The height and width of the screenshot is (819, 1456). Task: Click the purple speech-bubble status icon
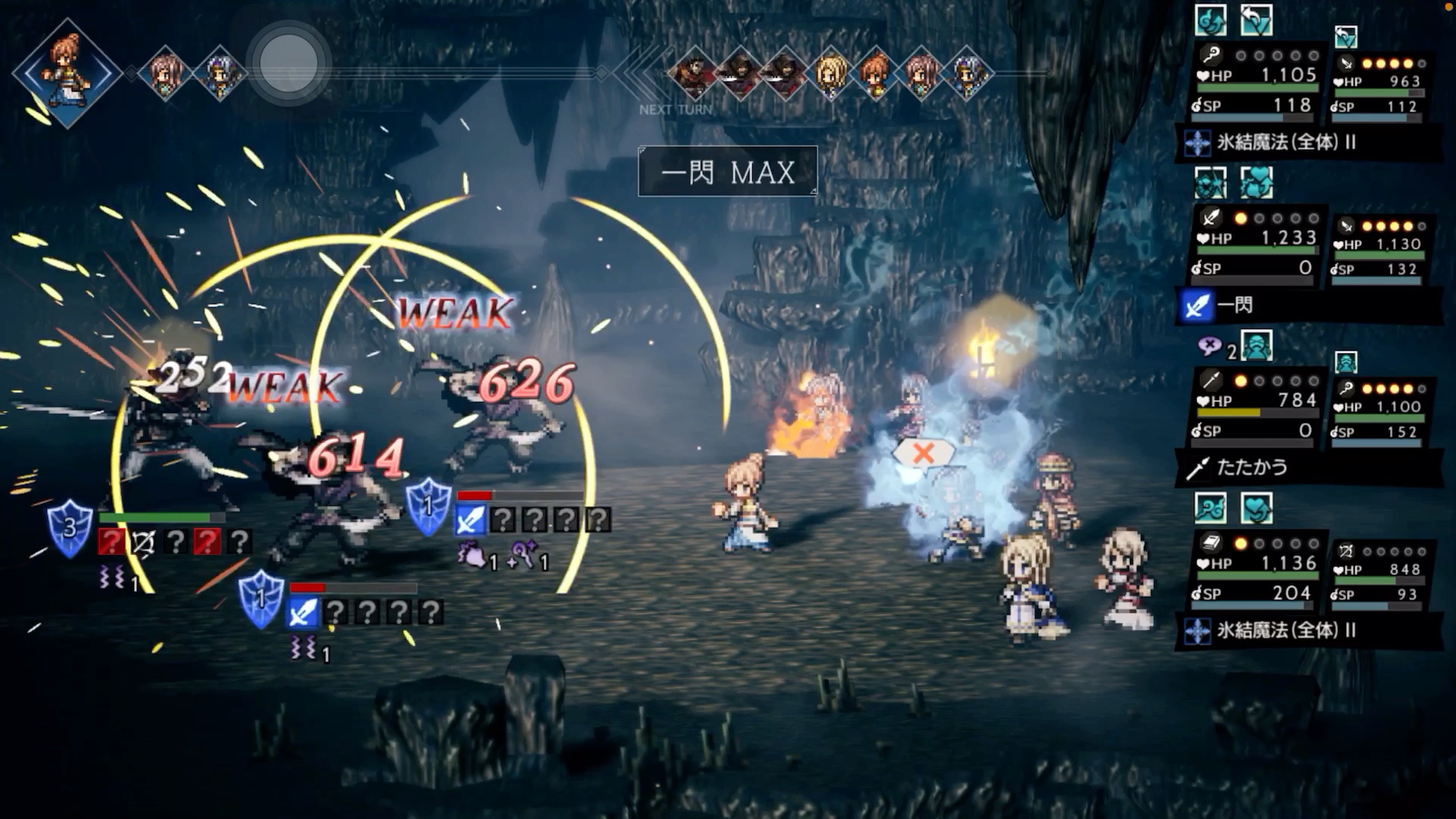[x=1210, y=347]
